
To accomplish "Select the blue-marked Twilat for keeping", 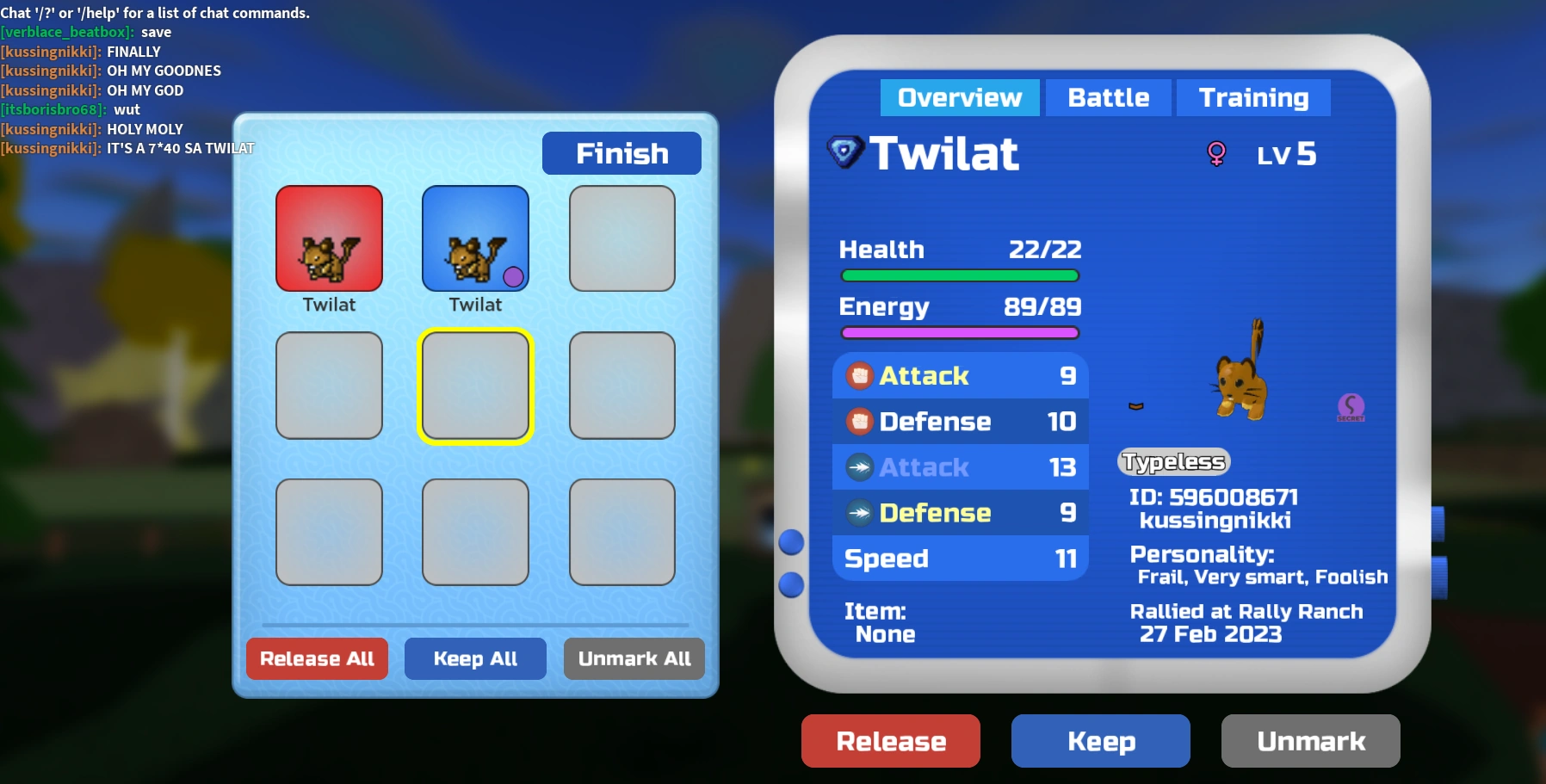I will (x=474, y=238).
